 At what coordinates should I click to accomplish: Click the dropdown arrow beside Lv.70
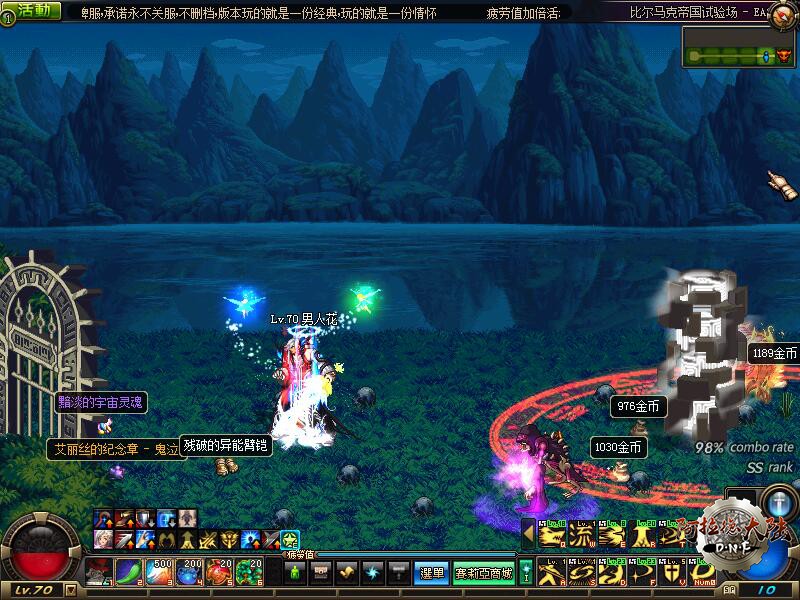(x=70, y=590)
